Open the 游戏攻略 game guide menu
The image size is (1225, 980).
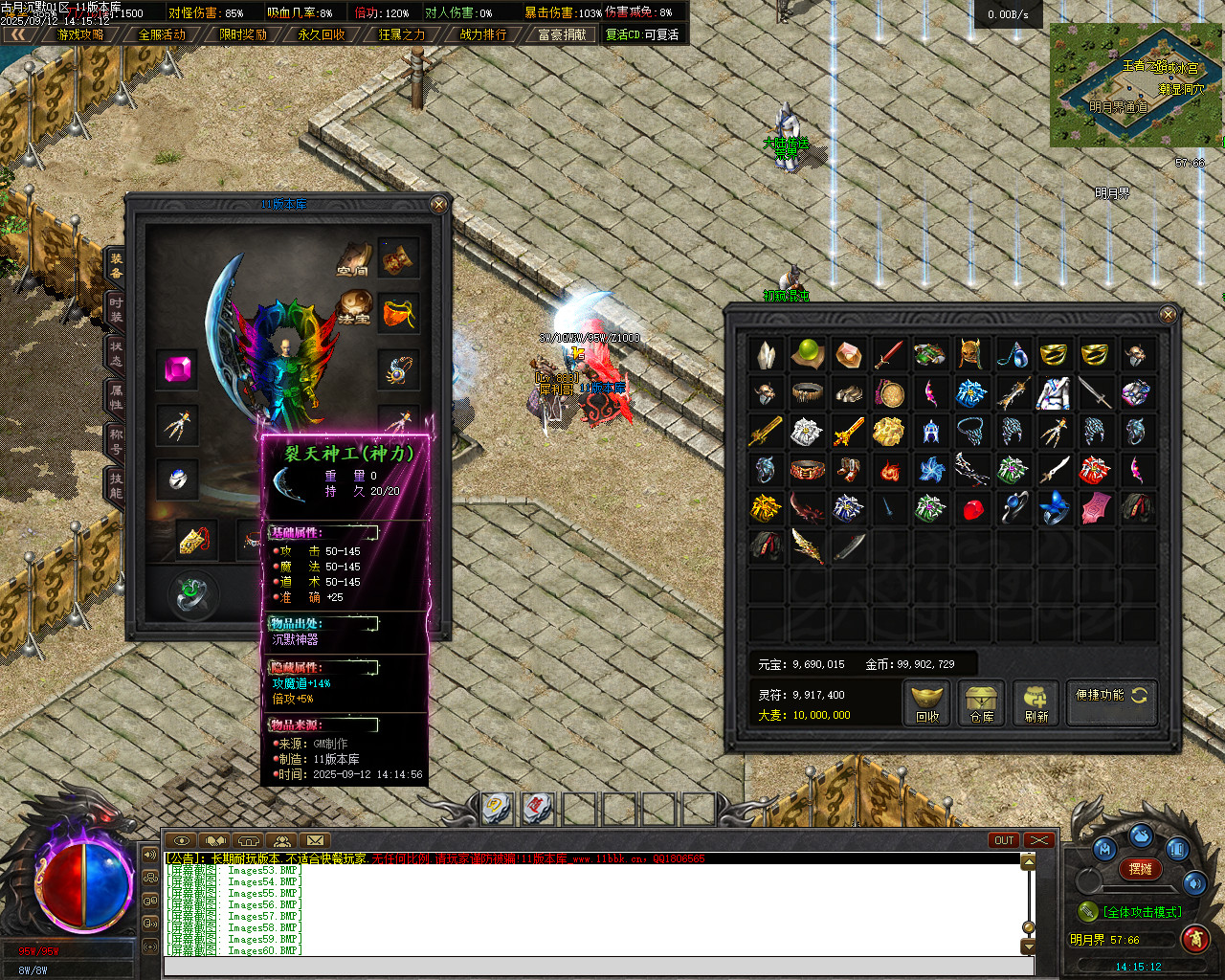[x=81, y=34]
